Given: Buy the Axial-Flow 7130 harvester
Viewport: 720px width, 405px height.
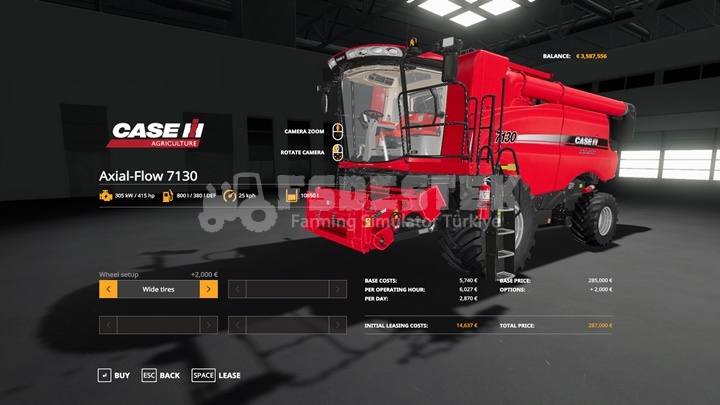Looking at the screenshot, I should click(x=113, y=375).
